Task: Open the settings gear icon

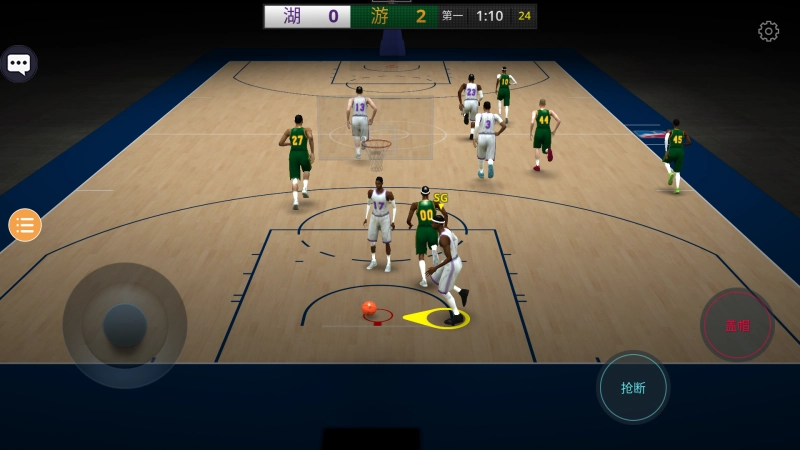Action: (768, 31)
